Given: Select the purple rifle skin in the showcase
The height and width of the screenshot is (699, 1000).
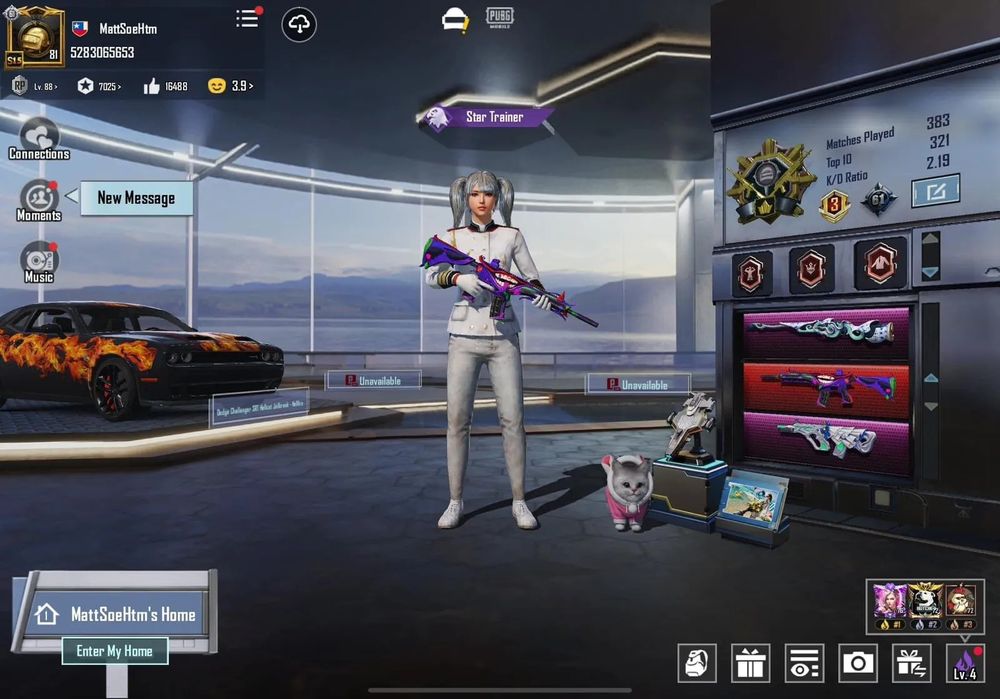Looking at the screenshot, I should click(826, 388).
